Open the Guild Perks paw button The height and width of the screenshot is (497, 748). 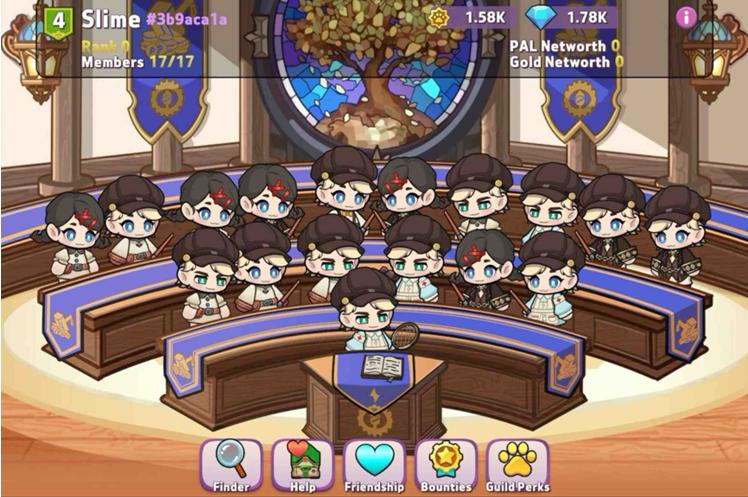click(517, 465)
